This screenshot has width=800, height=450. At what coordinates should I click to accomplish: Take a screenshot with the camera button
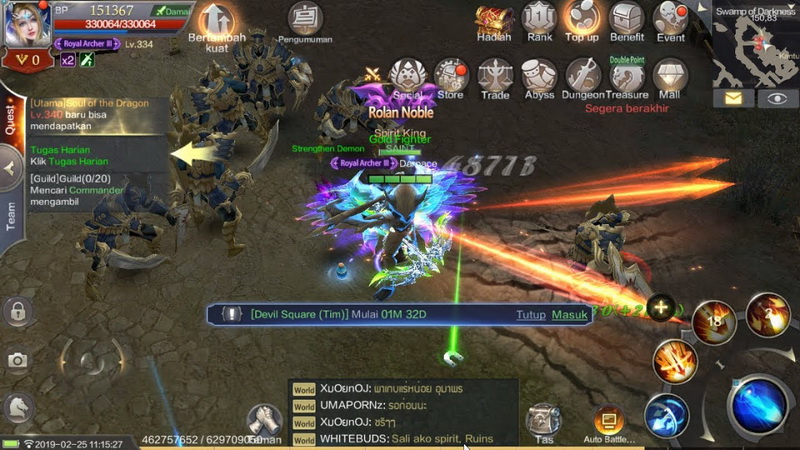[17, 360]
